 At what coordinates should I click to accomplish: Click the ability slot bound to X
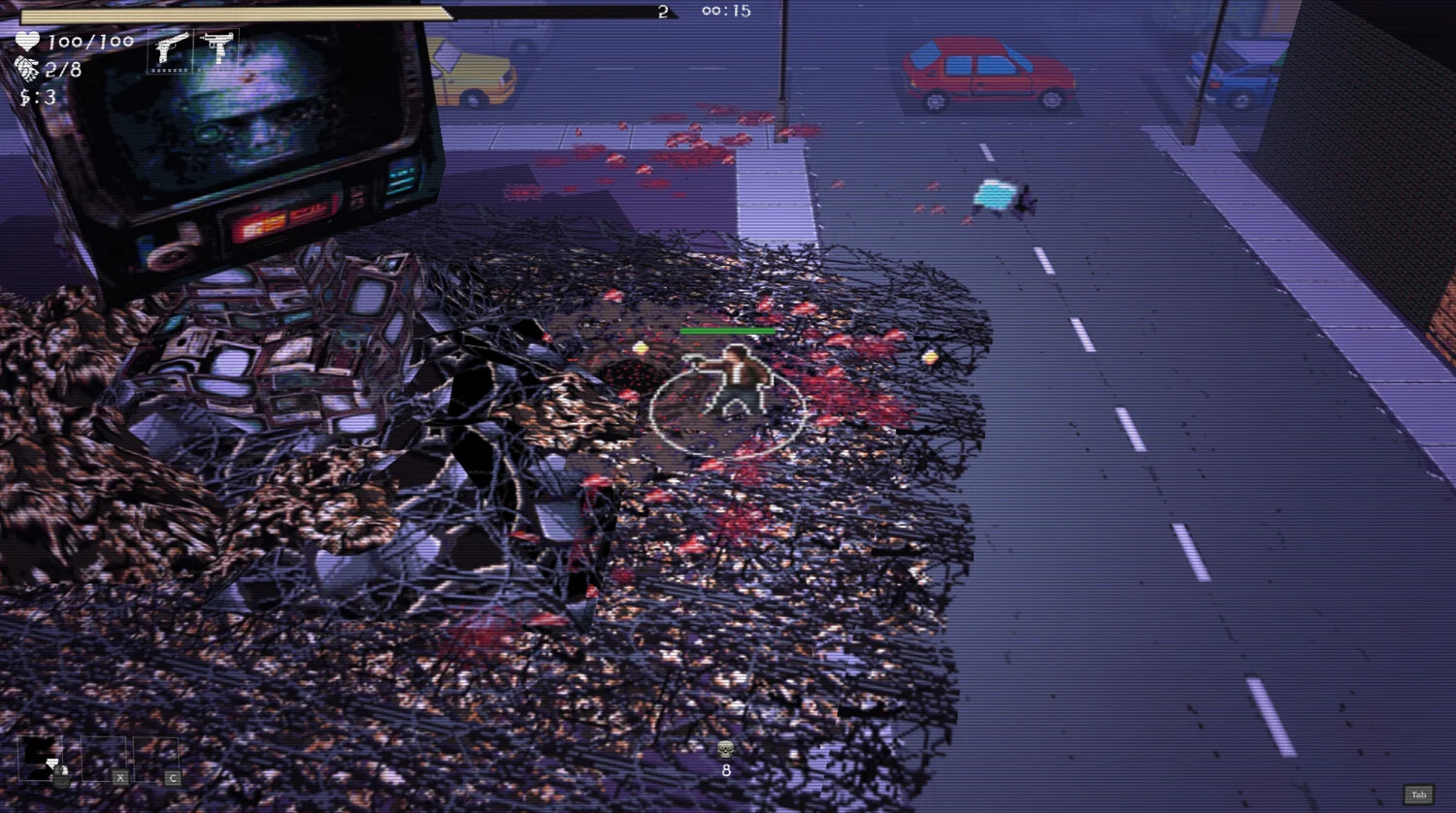tap(104, 759)
